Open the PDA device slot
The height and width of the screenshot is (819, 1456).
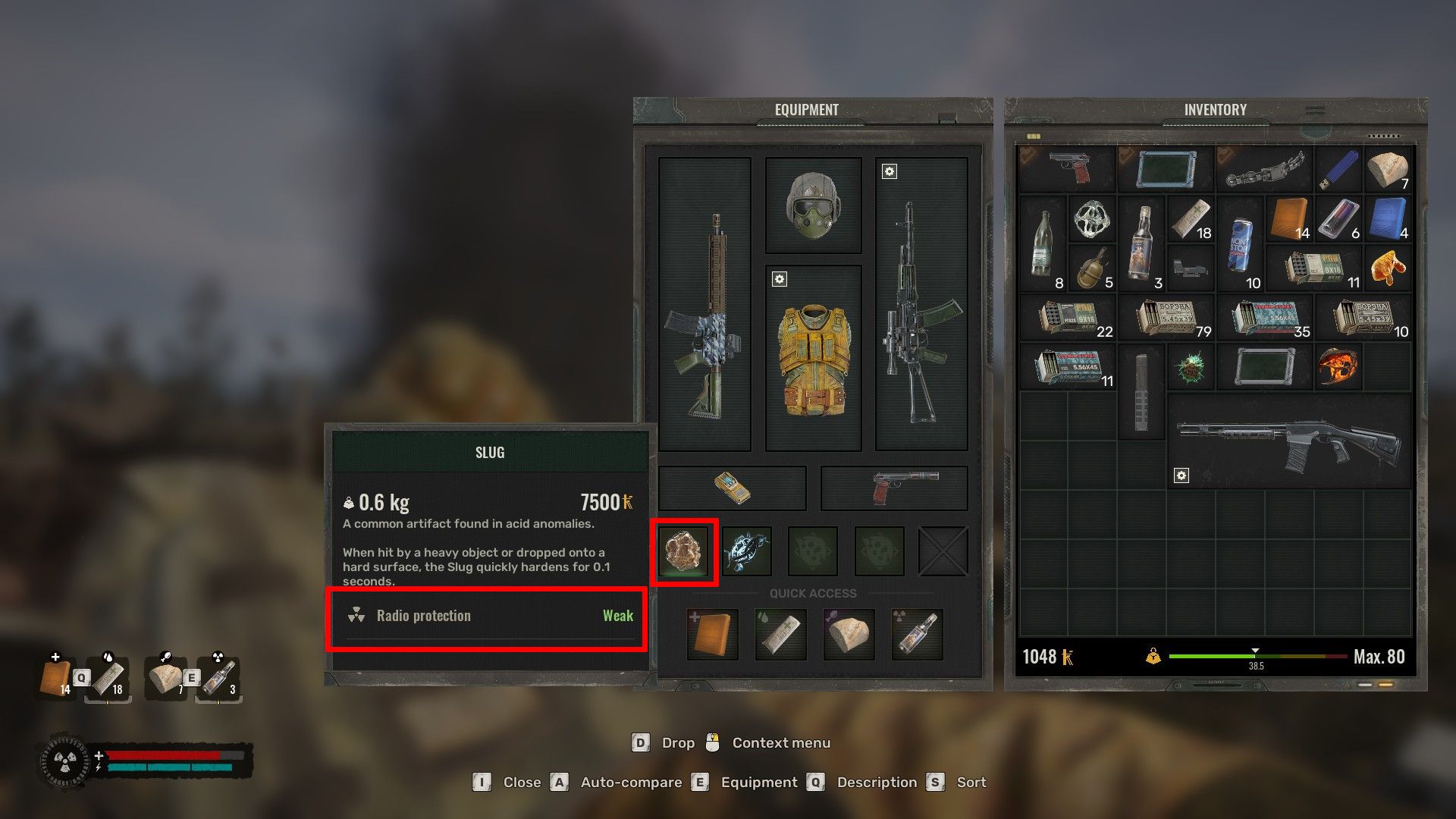click(x=732, y=488)
